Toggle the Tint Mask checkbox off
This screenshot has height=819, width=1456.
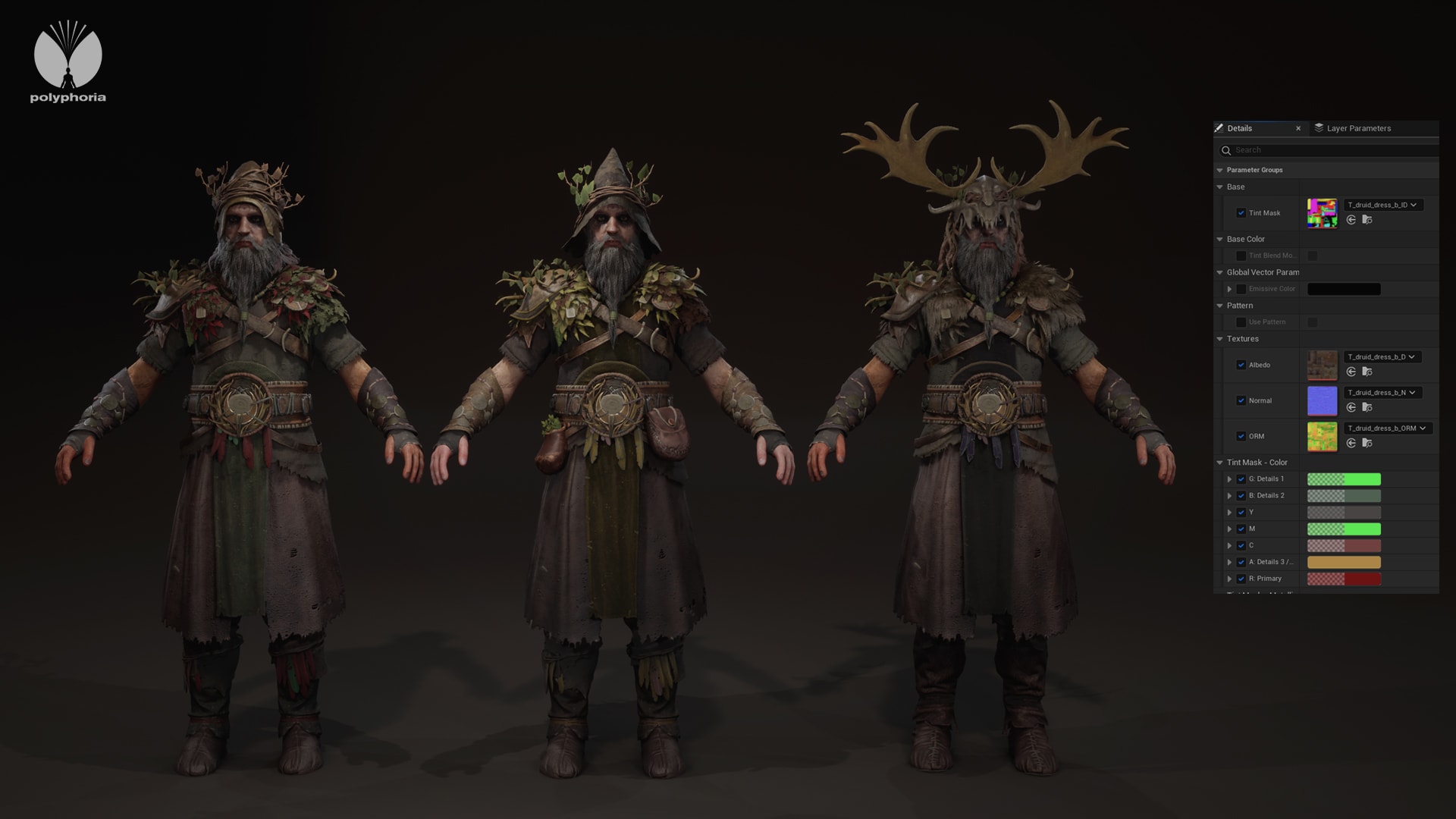tap(1241, 213)
